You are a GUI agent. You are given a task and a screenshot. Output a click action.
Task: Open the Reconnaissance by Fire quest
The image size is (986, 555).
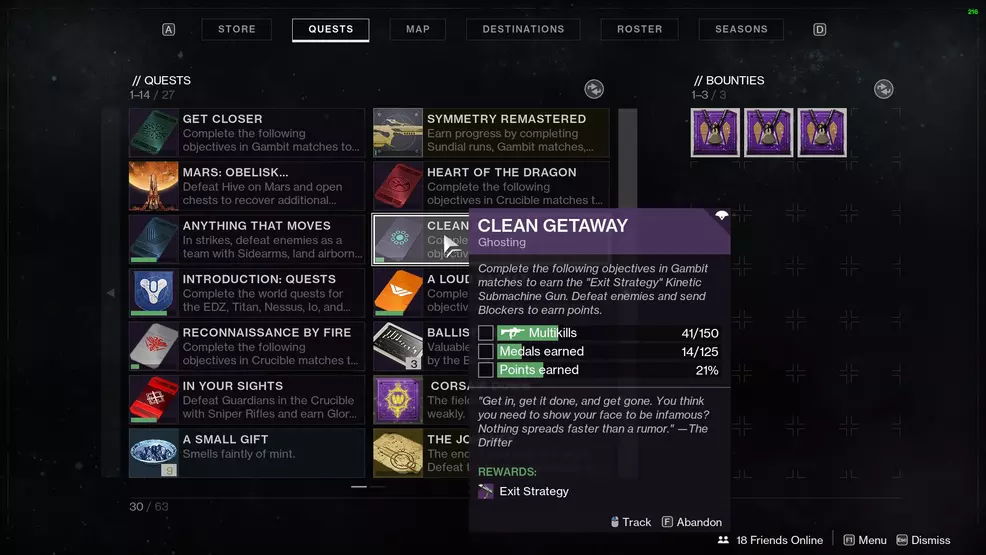(247, 347)
